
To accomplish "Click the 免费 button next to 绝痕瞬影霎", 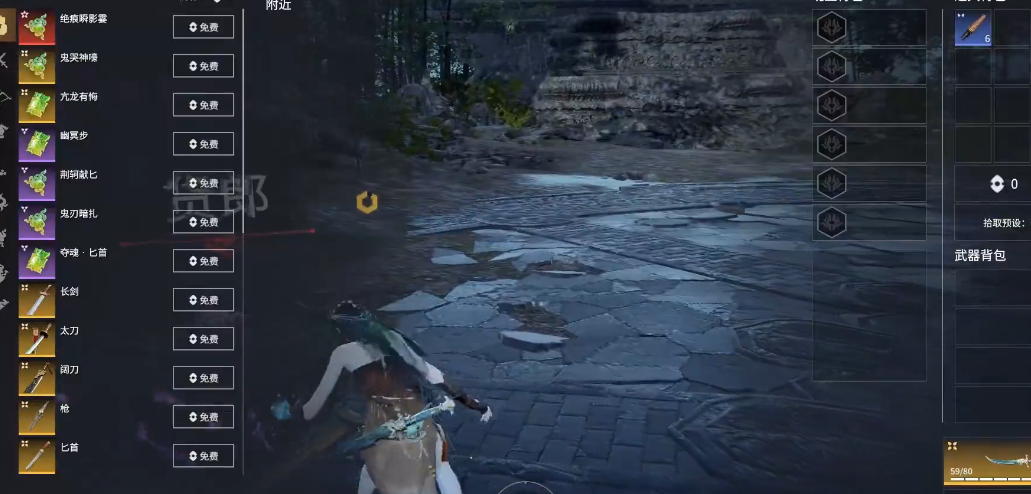I will pos(203,27).
